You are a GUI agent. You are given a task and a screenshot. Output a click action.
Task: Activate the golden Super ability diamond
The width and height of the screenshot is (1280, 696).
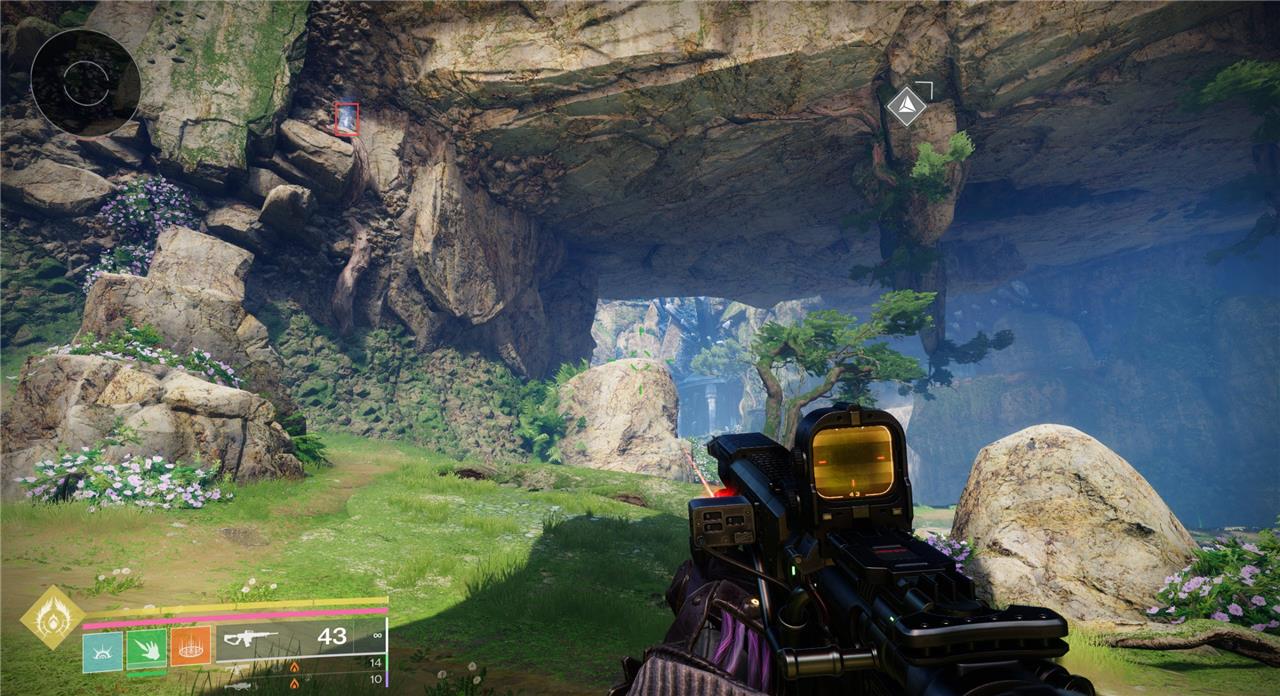(x=52, y=617)
